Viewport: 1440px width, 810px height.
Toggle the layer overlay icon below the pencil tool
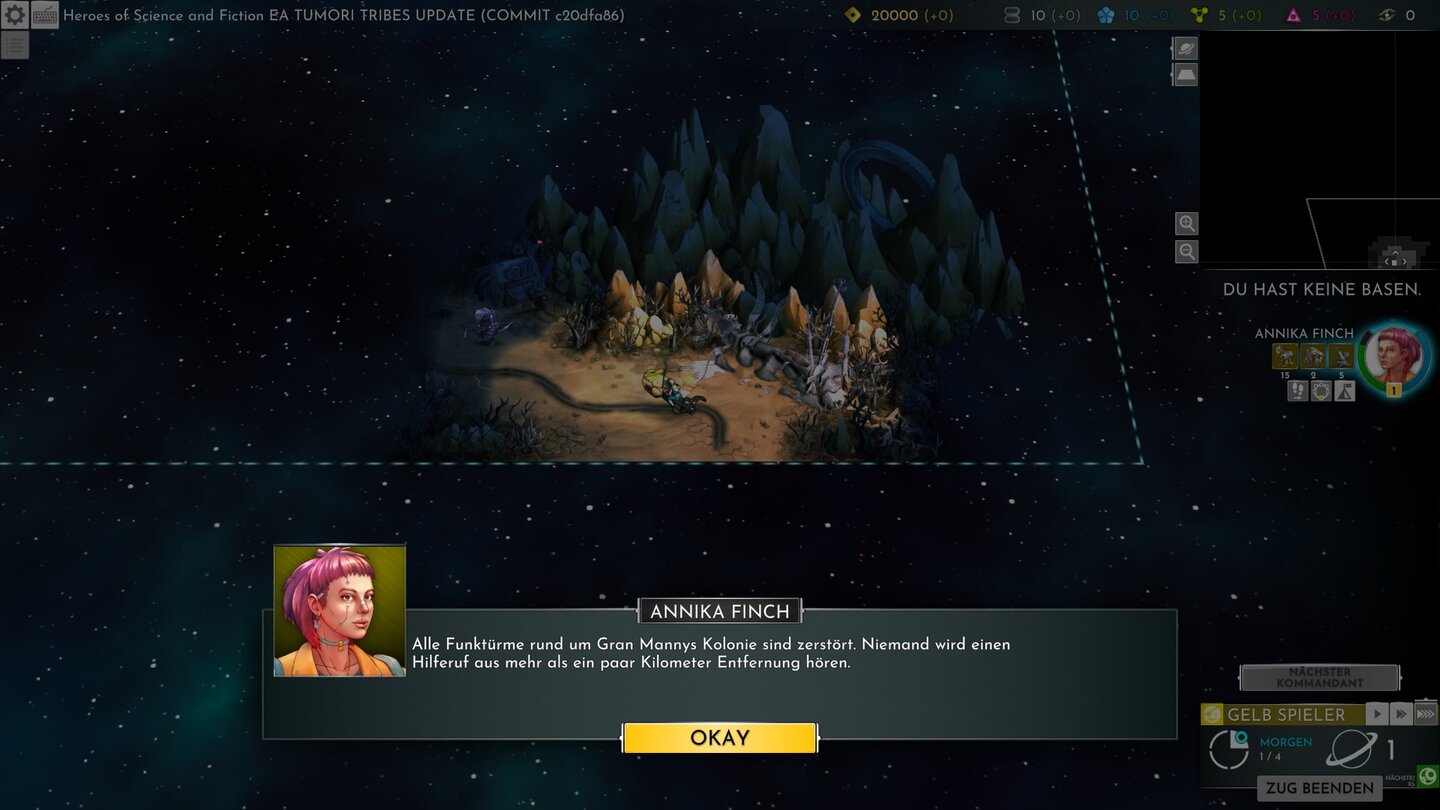coord(1184,74)
